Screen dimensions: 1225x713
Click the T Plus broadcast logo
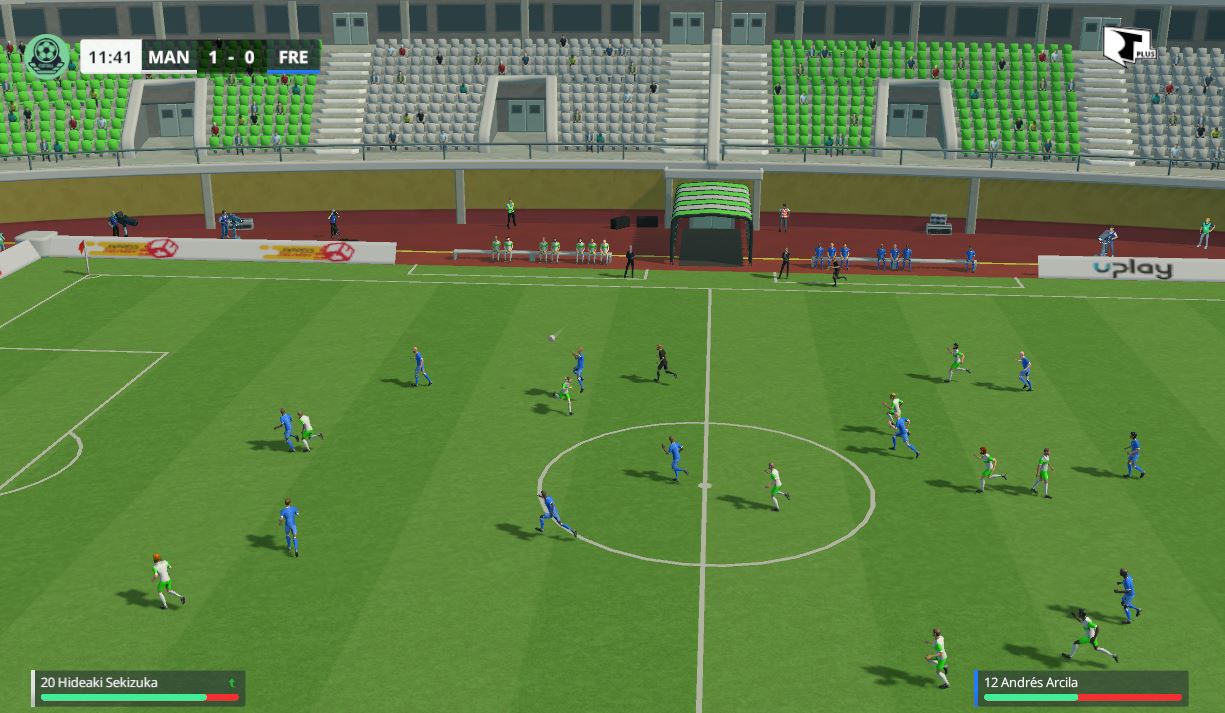(1127, 47)
